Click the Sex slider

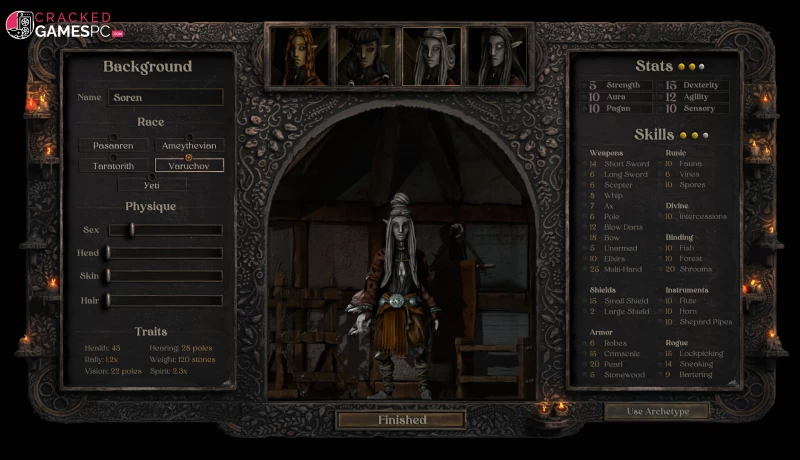click(x=165, y=230)
